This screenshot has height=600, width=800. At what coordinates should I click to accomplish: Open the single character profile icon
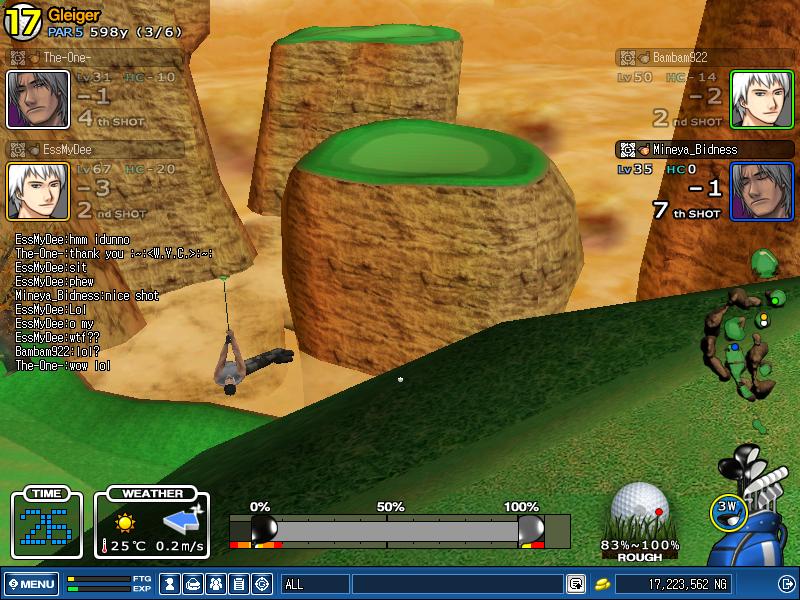coord(171,584)
